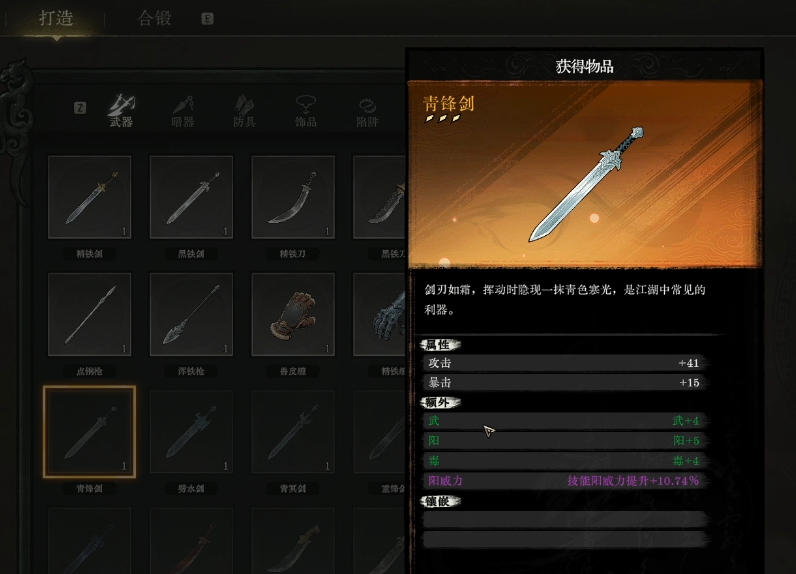Screen dimensions: 796x574
Task: Select the 点钢枪 spear slot
Action: click(x=90, y=314)
